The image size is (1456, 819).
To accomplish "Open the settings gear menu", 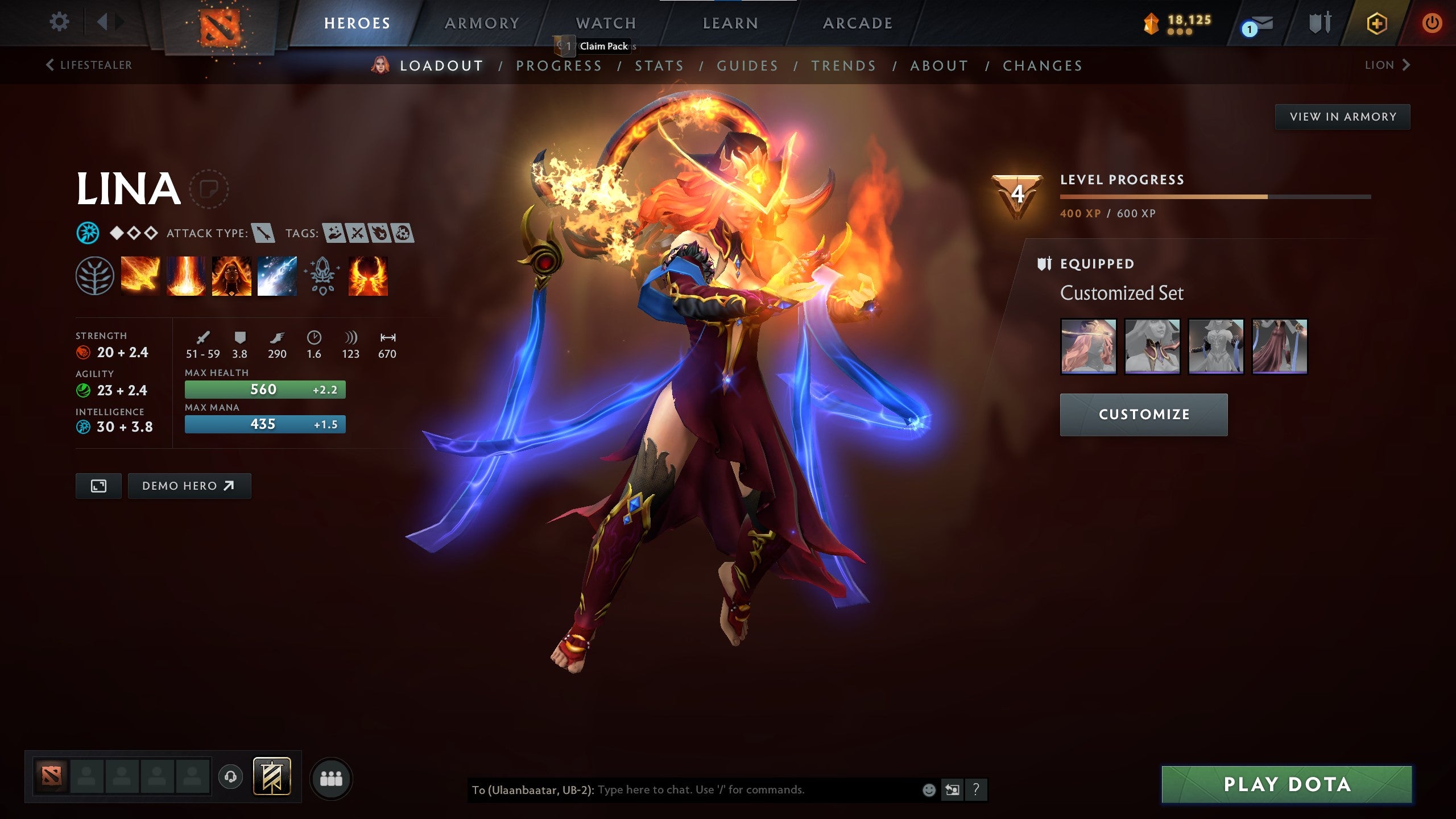I will [x=59, y=22].
